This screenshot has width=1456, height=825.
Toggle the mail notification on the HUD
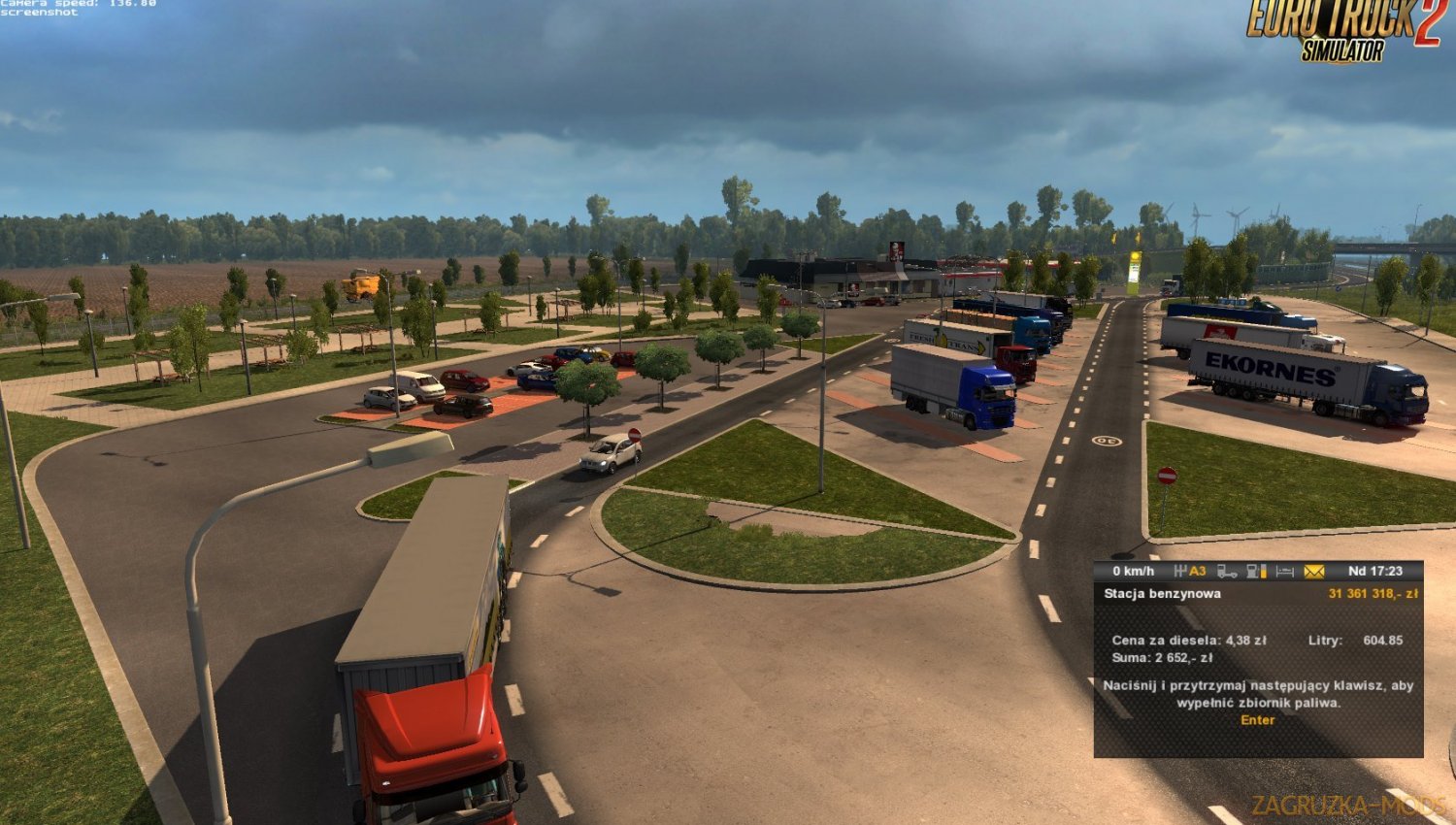click(1314, 572)
